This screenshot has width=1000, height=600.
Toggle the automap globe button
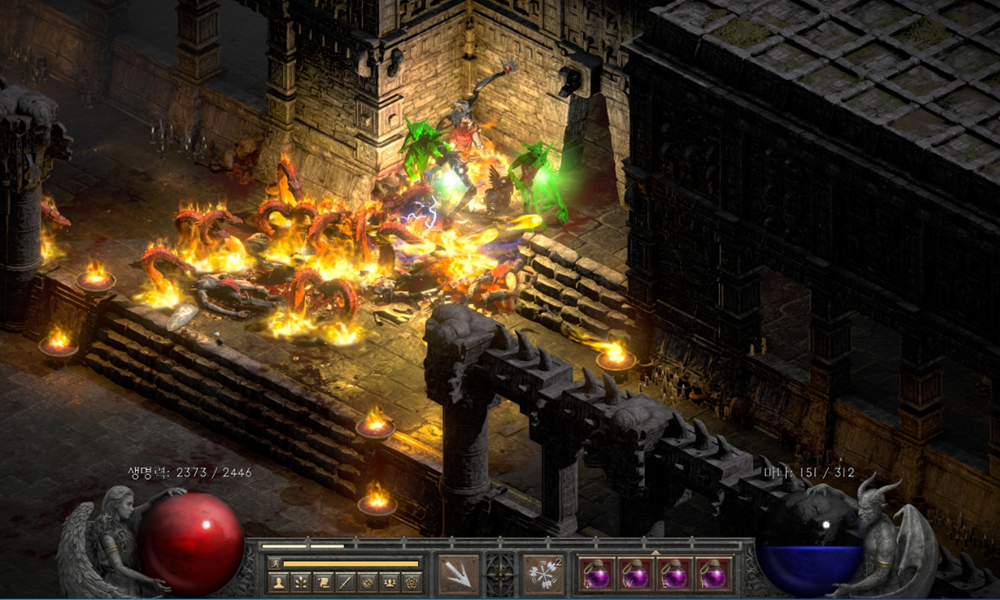click(367, 581)
